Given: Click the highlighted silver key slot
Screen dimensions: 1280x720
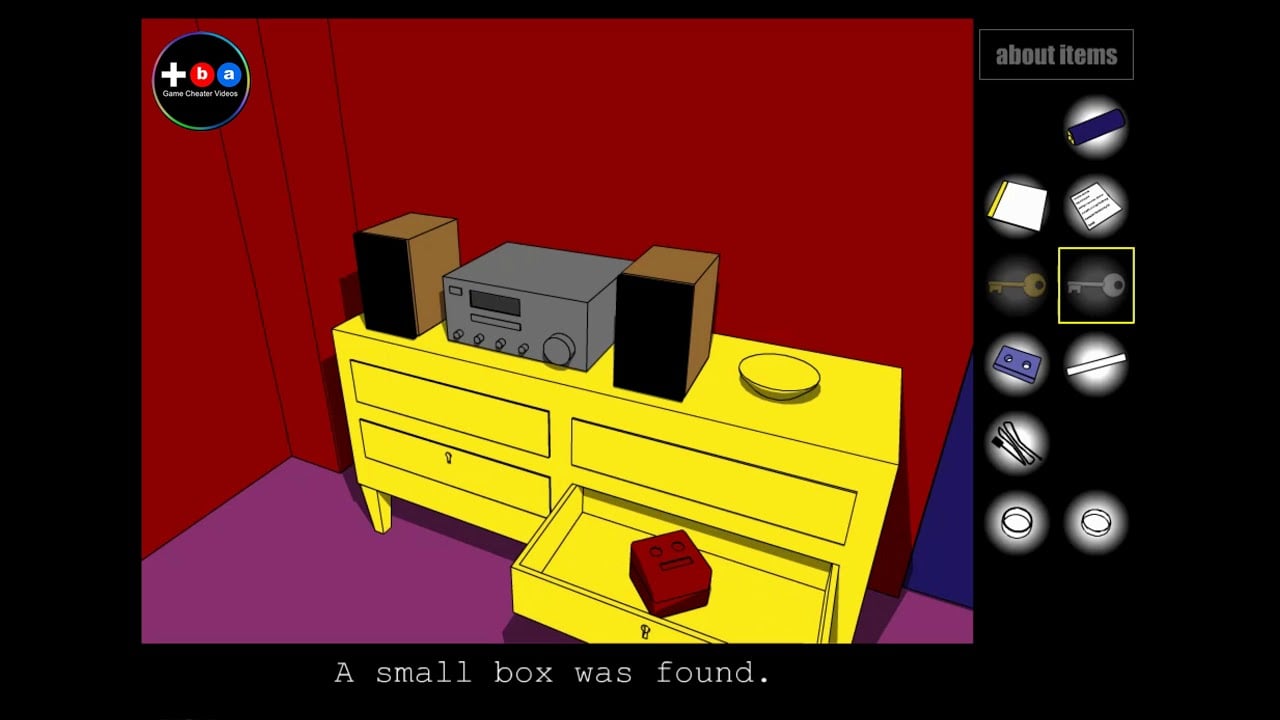Looking at the screenshot, I should coord(1096,286).
